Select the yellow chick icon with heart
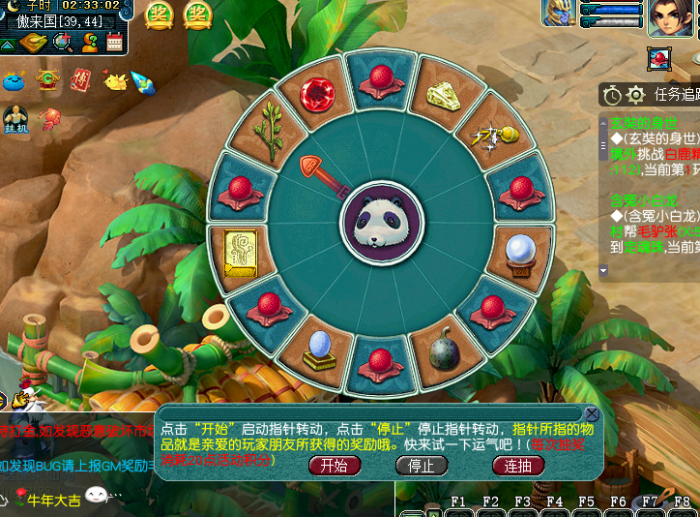The image size is (700, 517). 114,80
